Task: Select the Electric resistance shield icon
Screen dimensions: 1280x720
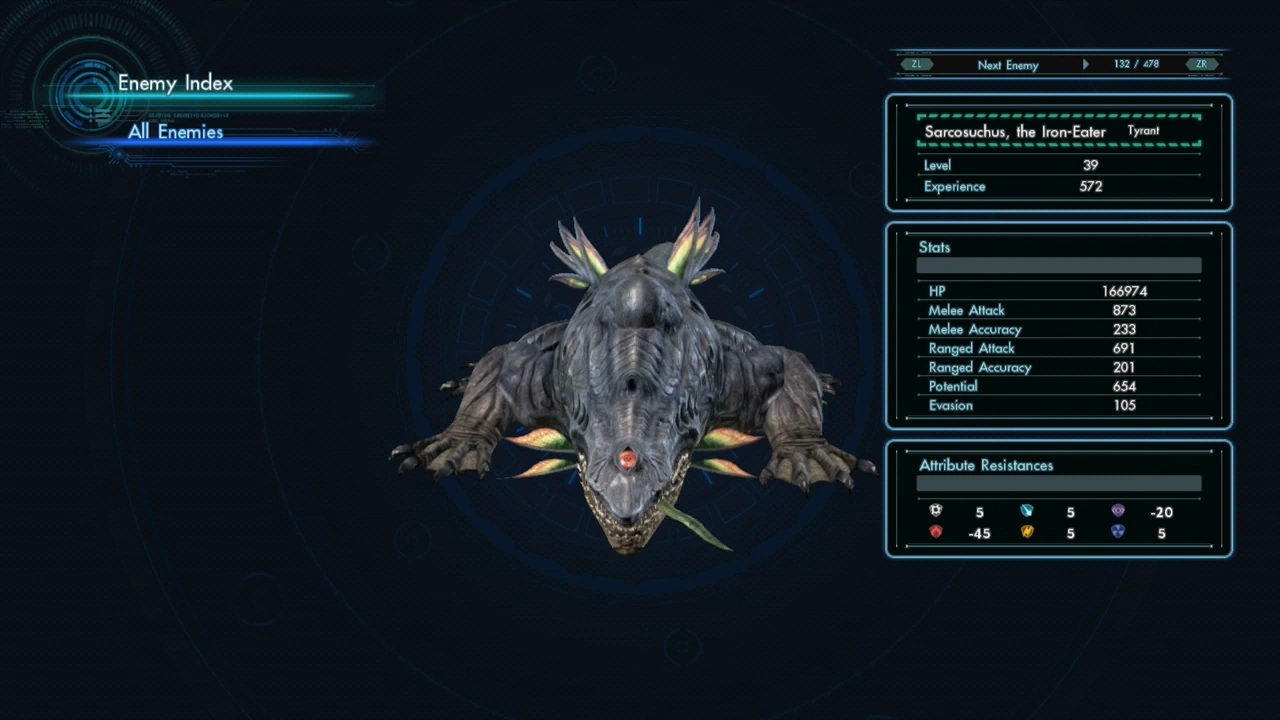Action: point(1027,532)
